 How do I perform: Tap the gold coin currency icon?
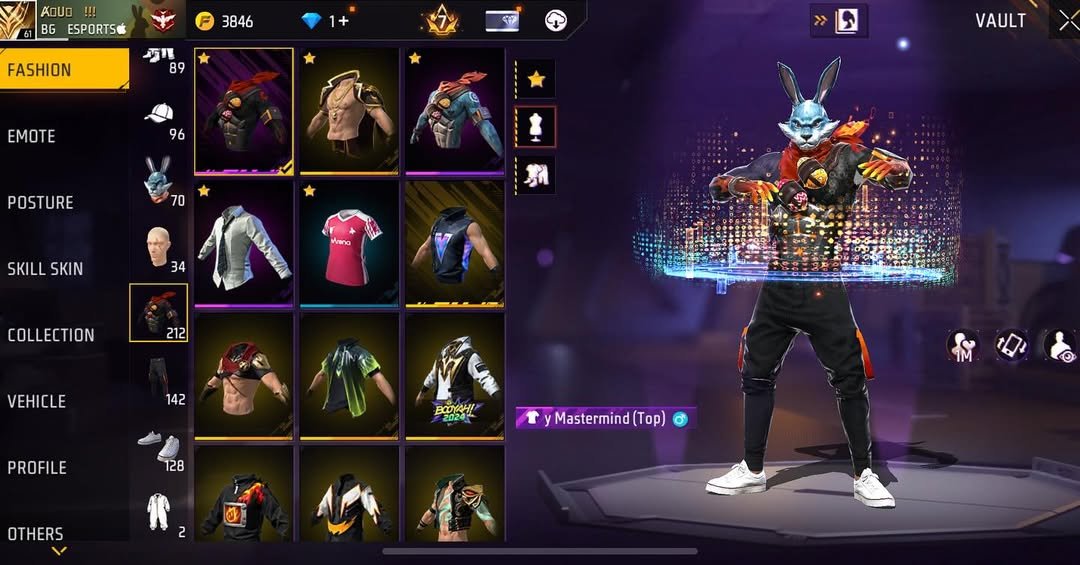(205, 21)
